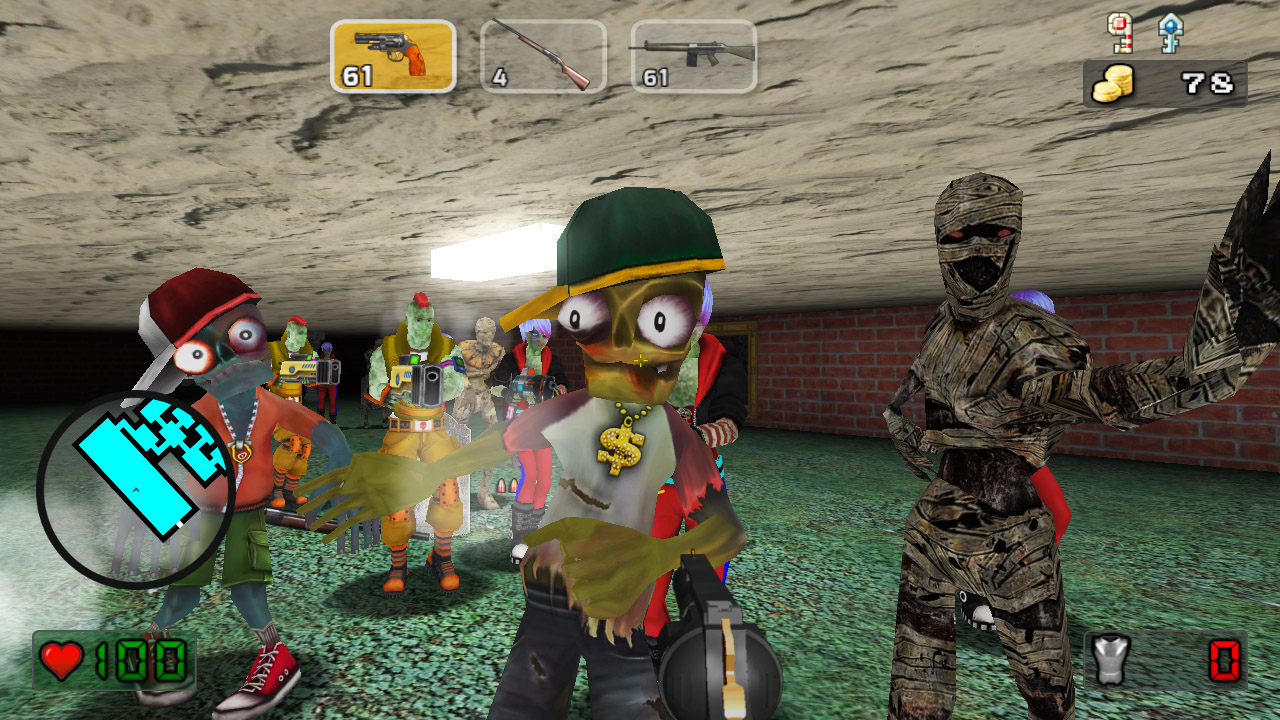Click the heart icon on the health meter
Viewport: 1280px width, 720px height.
coord(60,660)
